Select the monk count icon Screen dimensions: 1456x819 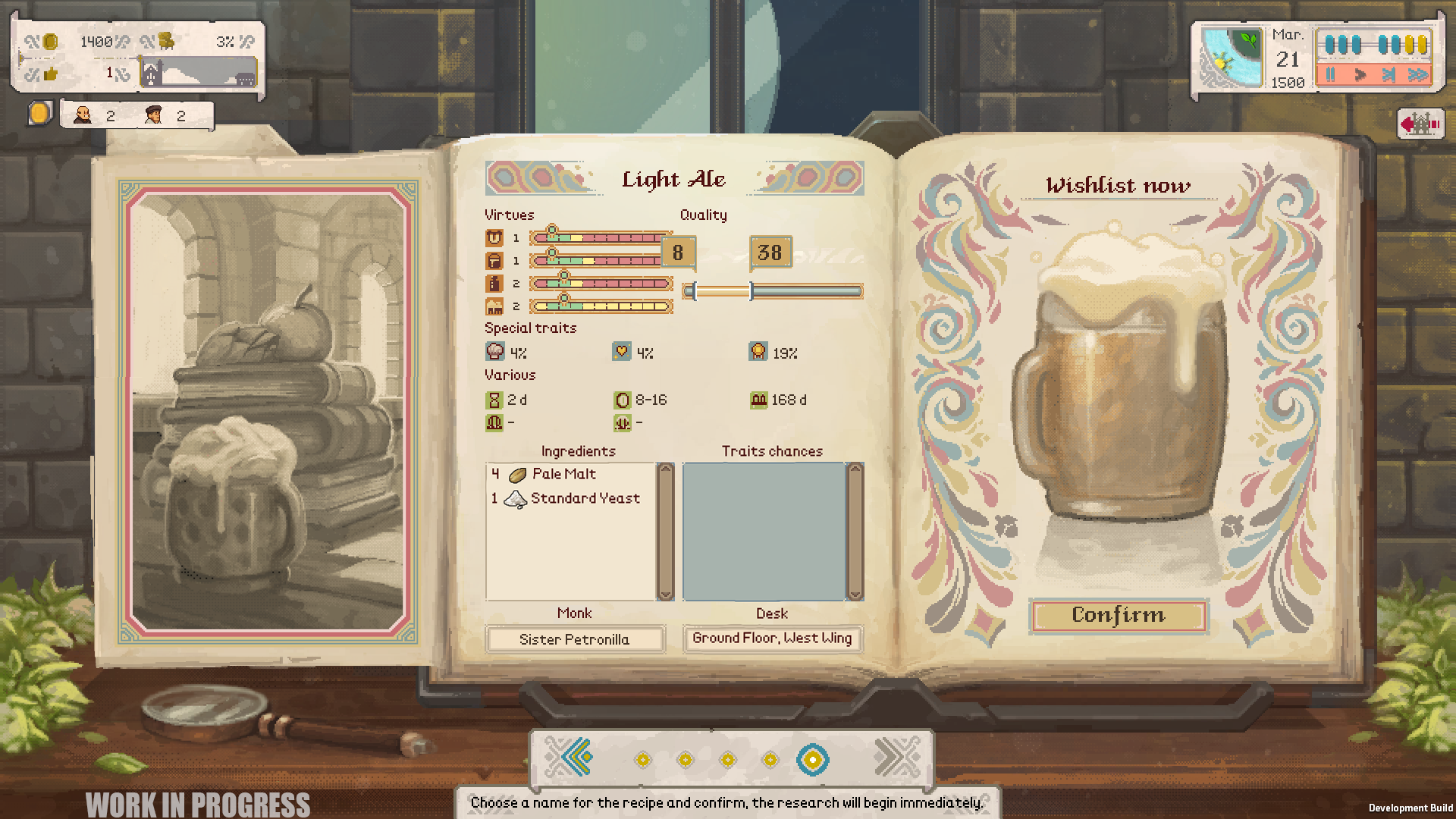(x=83, y=115)
